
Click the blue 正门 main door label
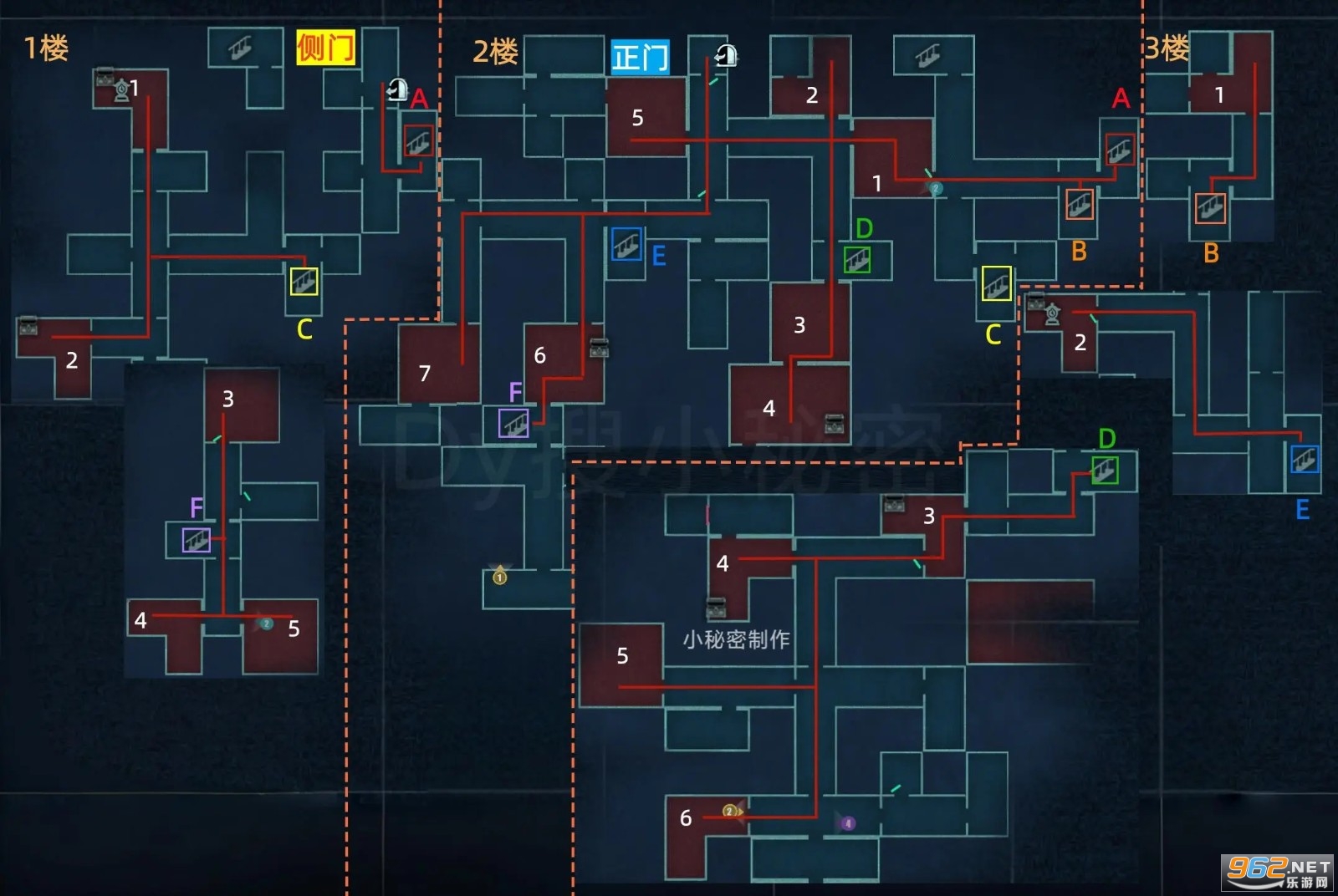(640, 58)
